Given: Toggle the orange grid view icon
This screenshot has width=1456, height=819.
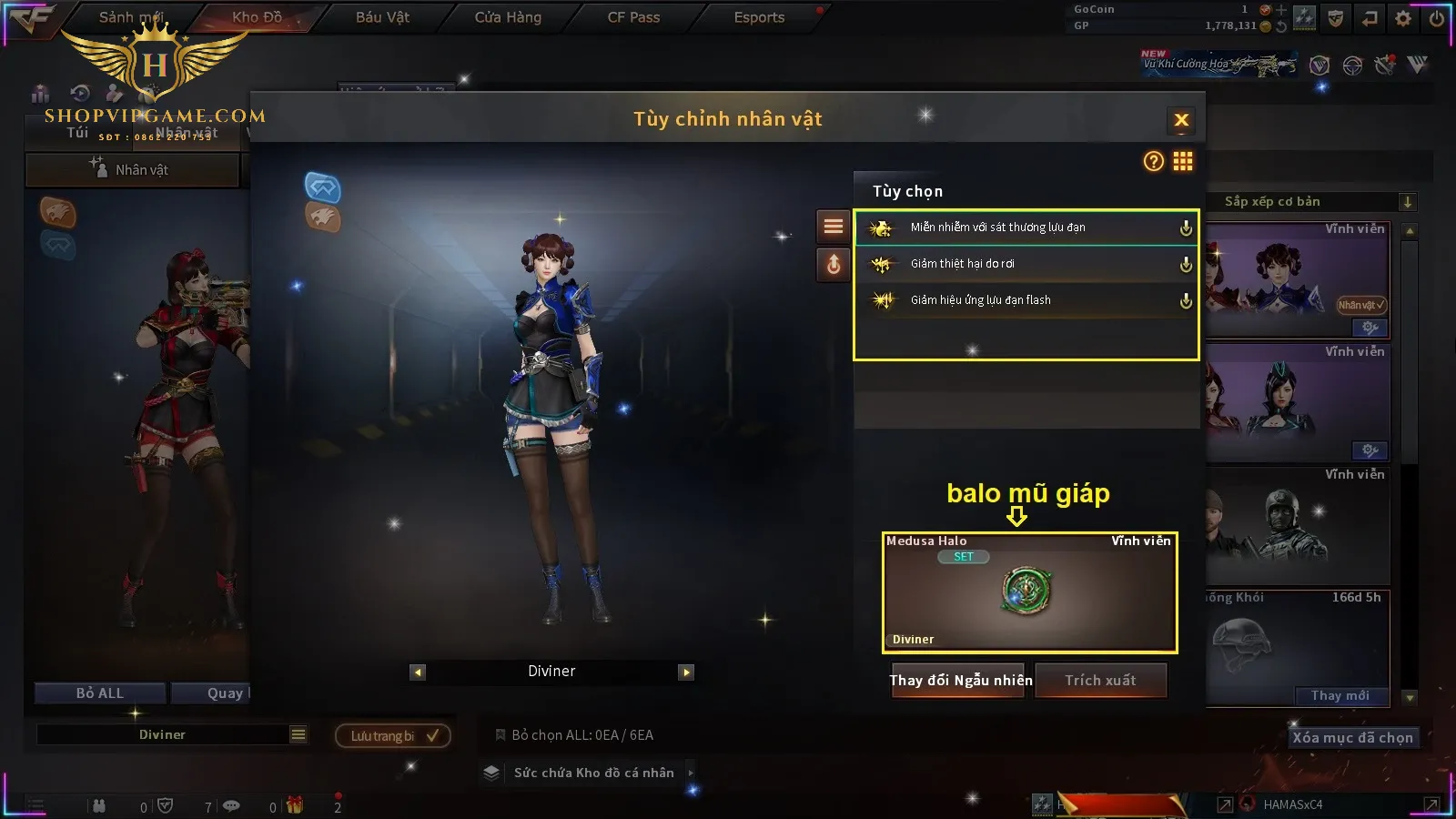Looking at the screenshot, I should point(1183,162).
